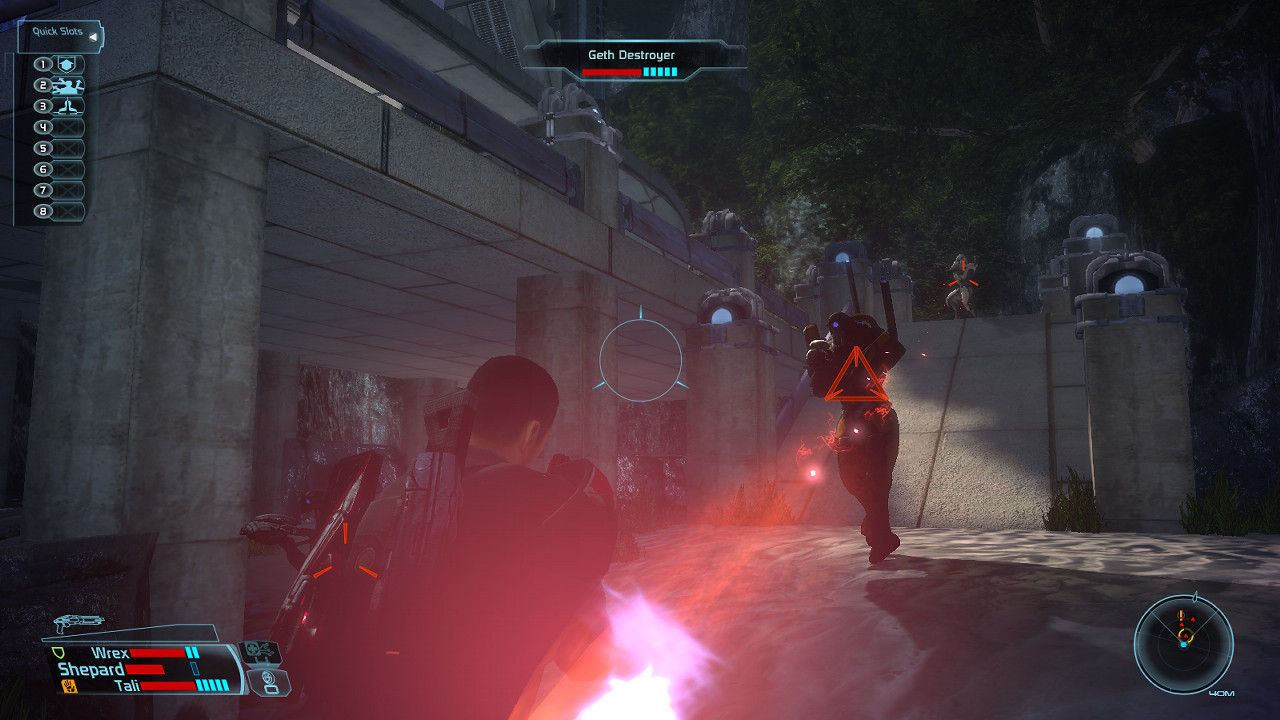Click Wrex's green shield status icon
This screenshot has width=1280, height=720.
pyautogui.click(x=59, y=652)
